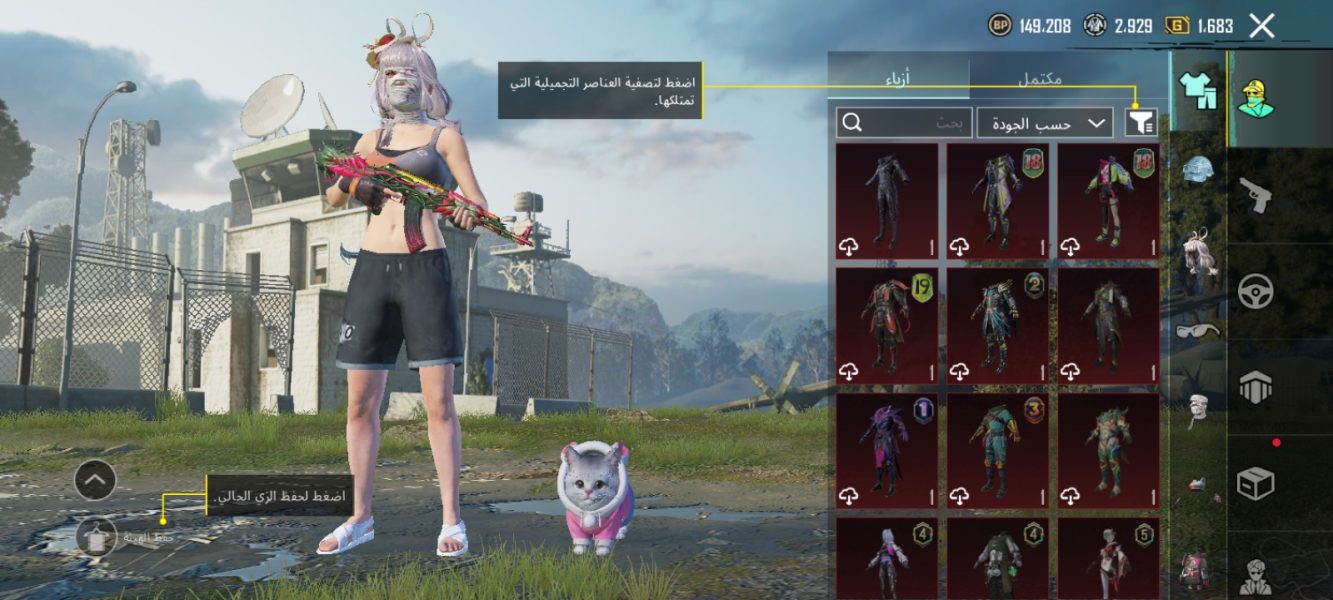The image size is (1333, 600).
Task: Open the box section with red dot
Action: tap(1254, 484)
